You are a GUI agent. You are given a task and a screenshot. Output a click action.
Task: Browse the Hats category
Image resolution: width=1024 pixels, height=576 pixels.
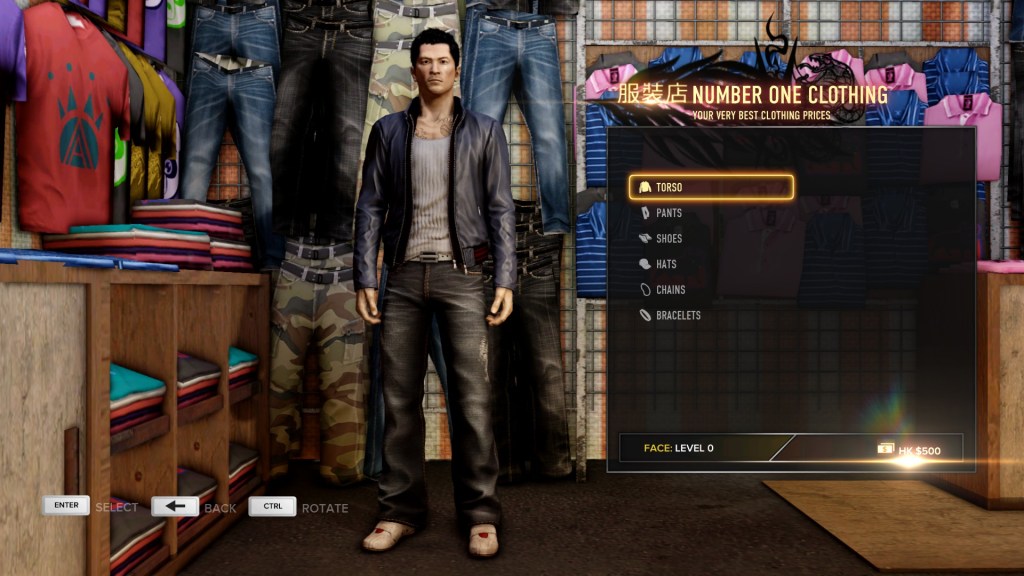pos(667,264)
